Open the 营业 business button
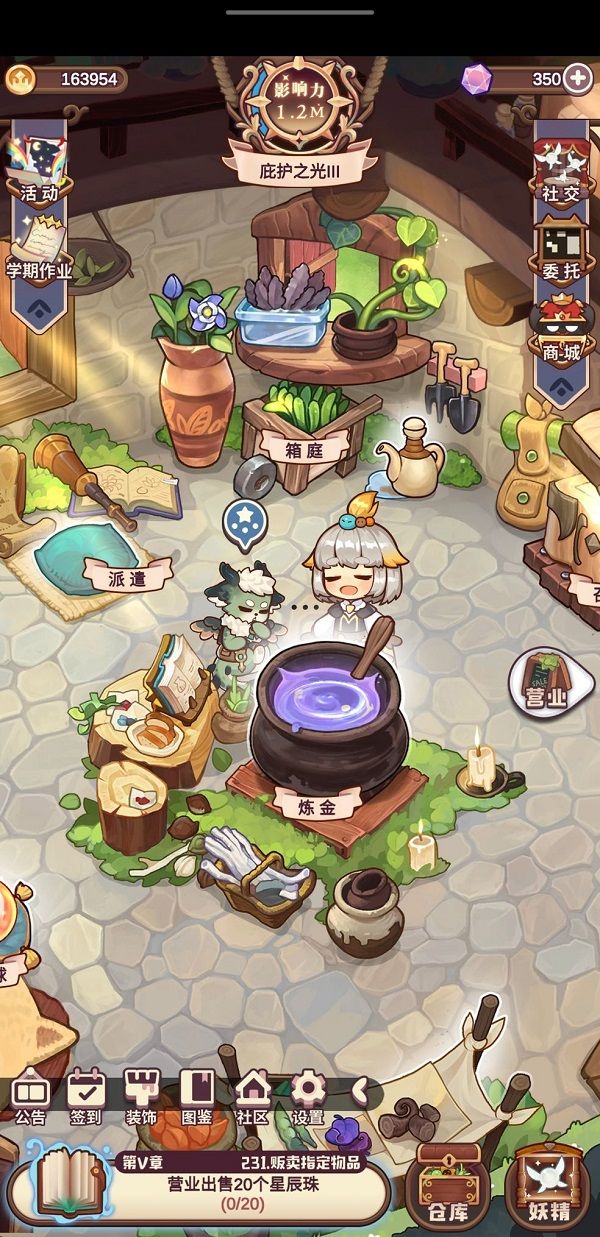 tap(548, 685)
